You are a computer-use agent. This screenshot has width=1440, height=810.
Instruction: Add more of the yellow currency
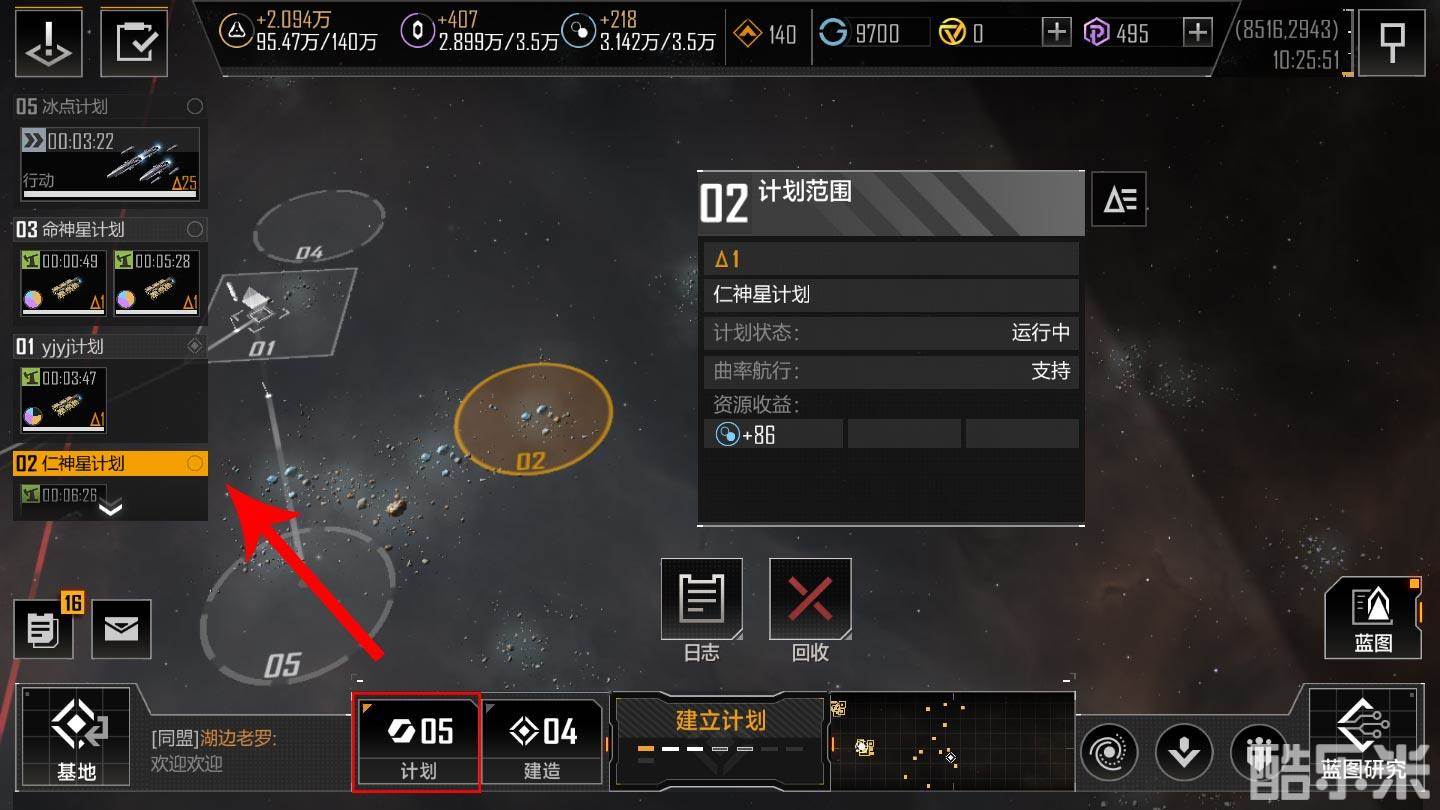click(x=1056, y=33)
